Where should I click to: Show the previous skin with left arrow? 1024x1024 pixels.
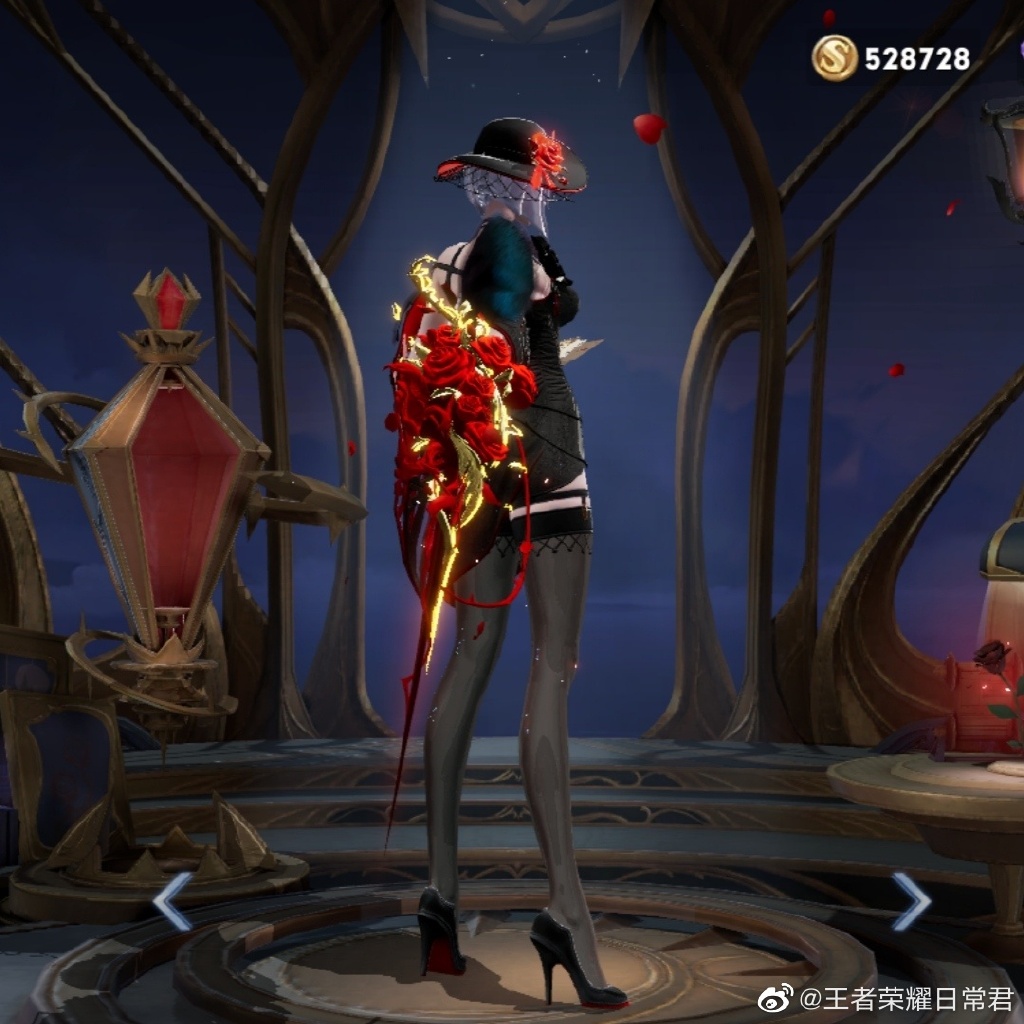[171, 900]
